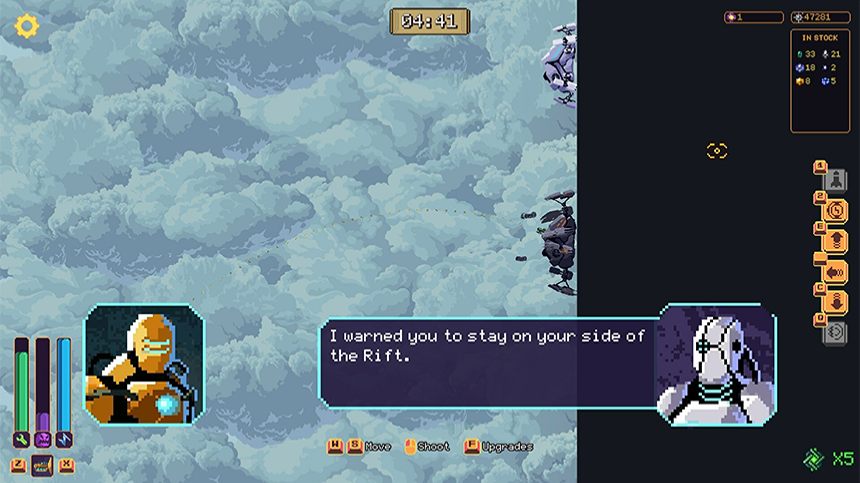Image resolution: width=860 pixels, height=483 pixels.
Task: Select the grayed-out bottom ability icon
Action: pyautogui.click(x=835, y=333)
